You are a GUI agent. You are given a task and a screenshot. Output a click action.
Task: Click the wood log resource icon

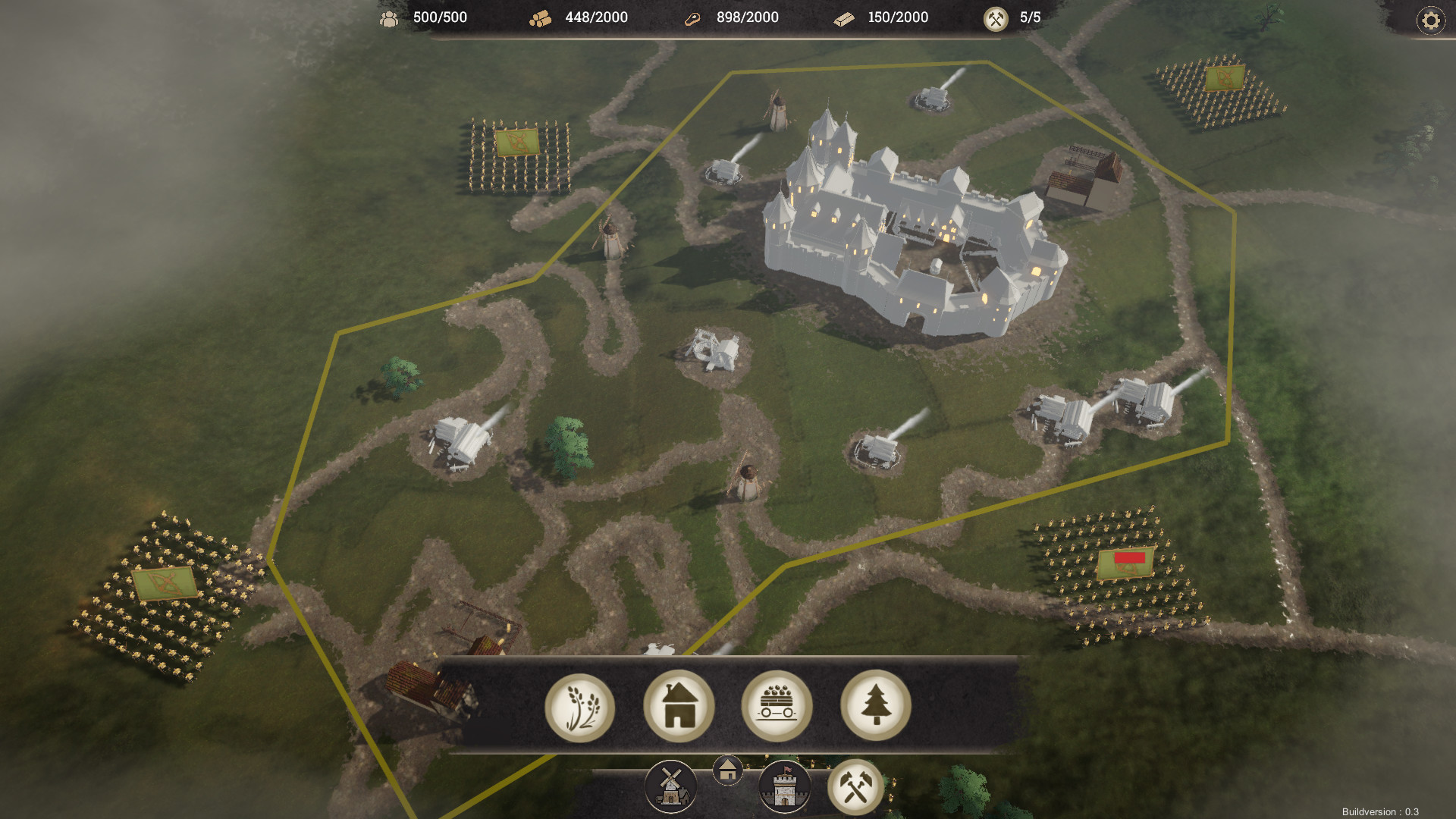click(x=540, y=18)
